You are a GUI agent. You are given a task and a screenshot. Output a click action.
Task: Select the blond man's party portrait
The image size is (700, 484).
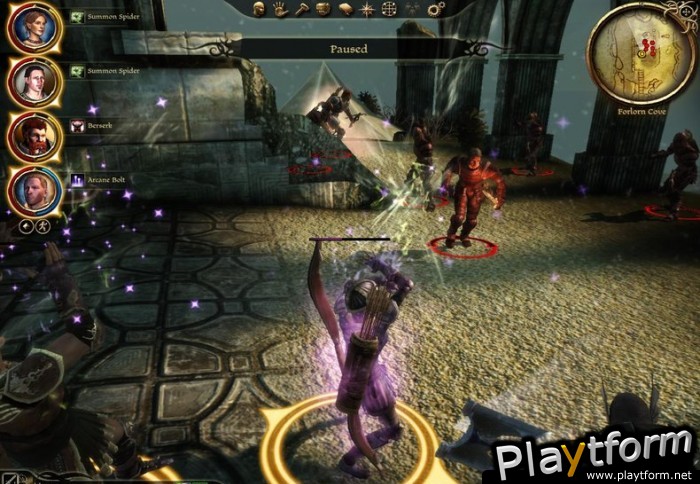34,190
